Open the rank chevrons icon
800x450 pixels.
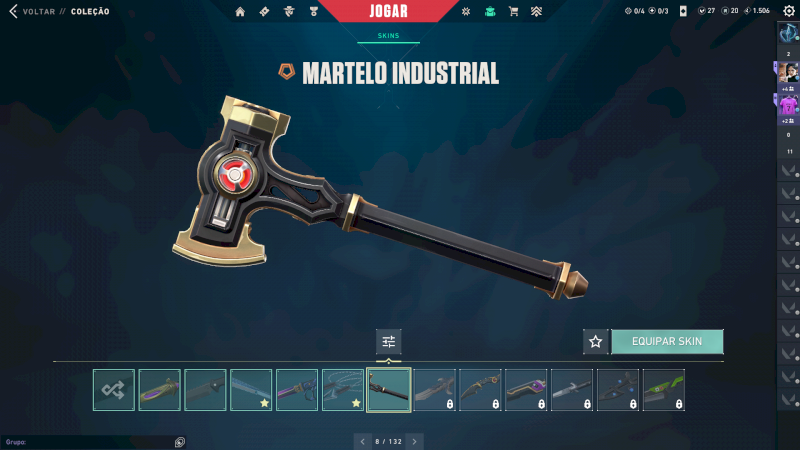[x=537, y=12]
